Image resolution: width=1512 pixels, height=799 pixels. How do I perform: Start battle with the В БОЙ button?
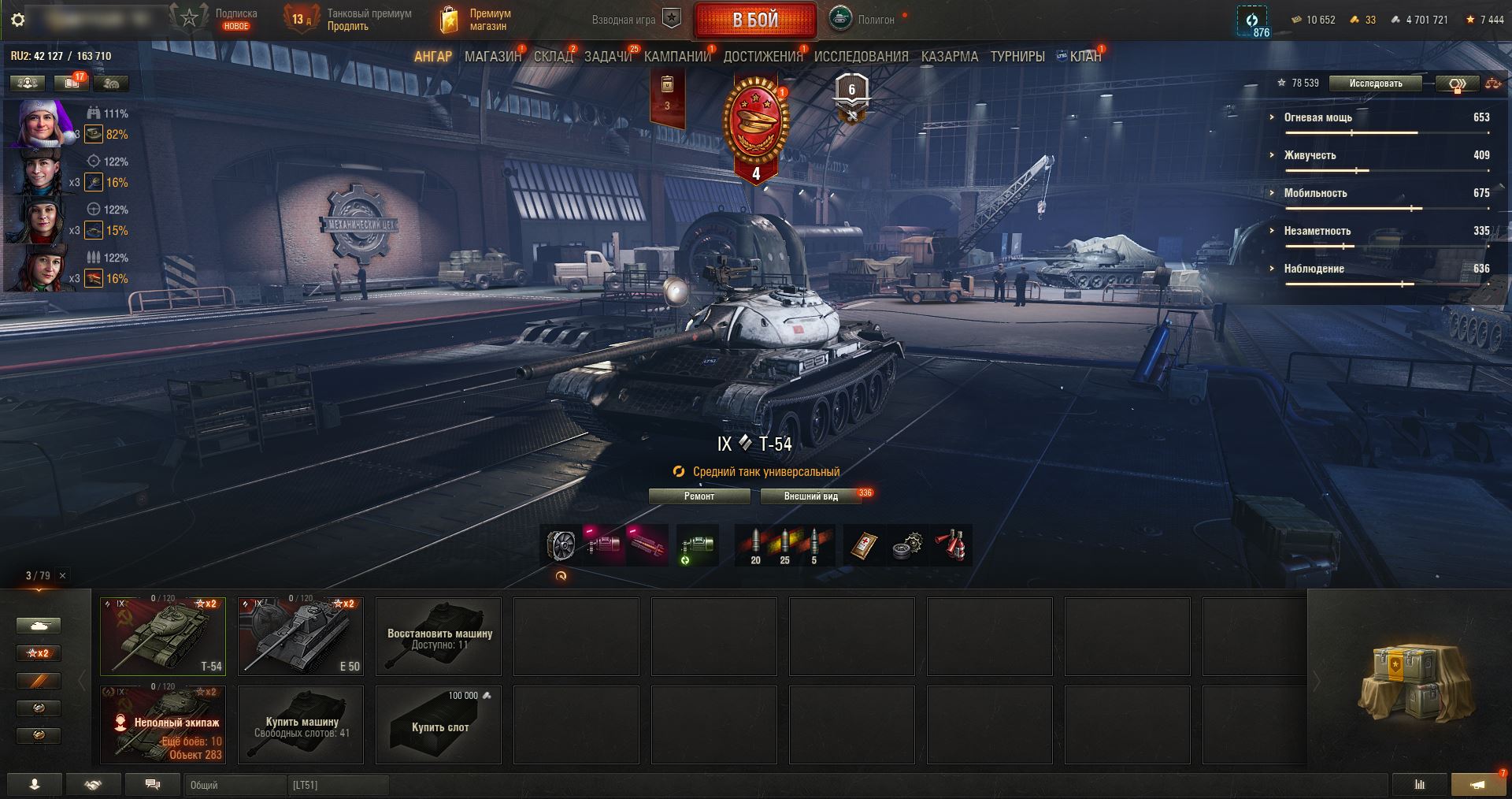[754, 20]
